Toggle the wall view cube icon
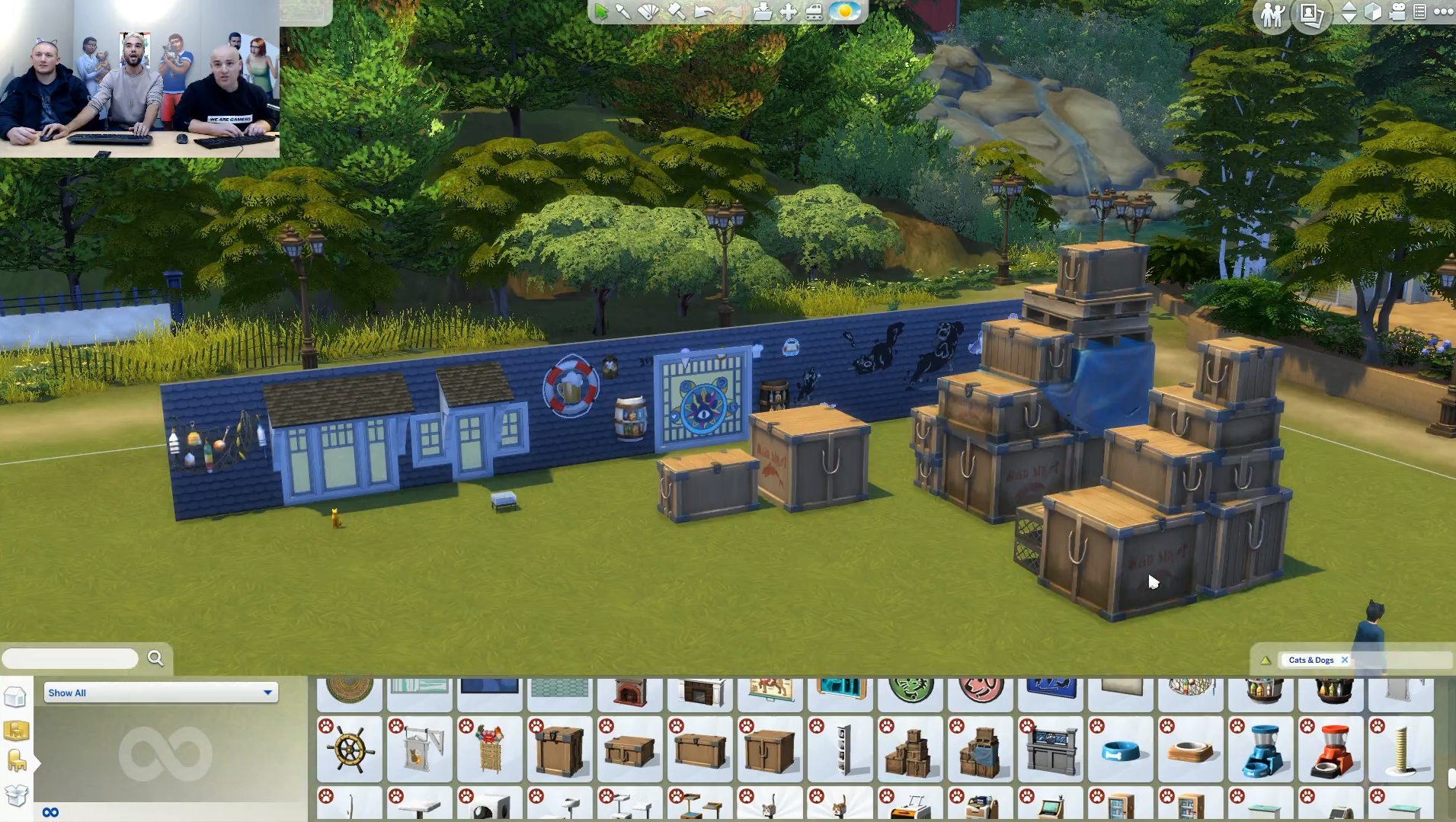 1373,12
